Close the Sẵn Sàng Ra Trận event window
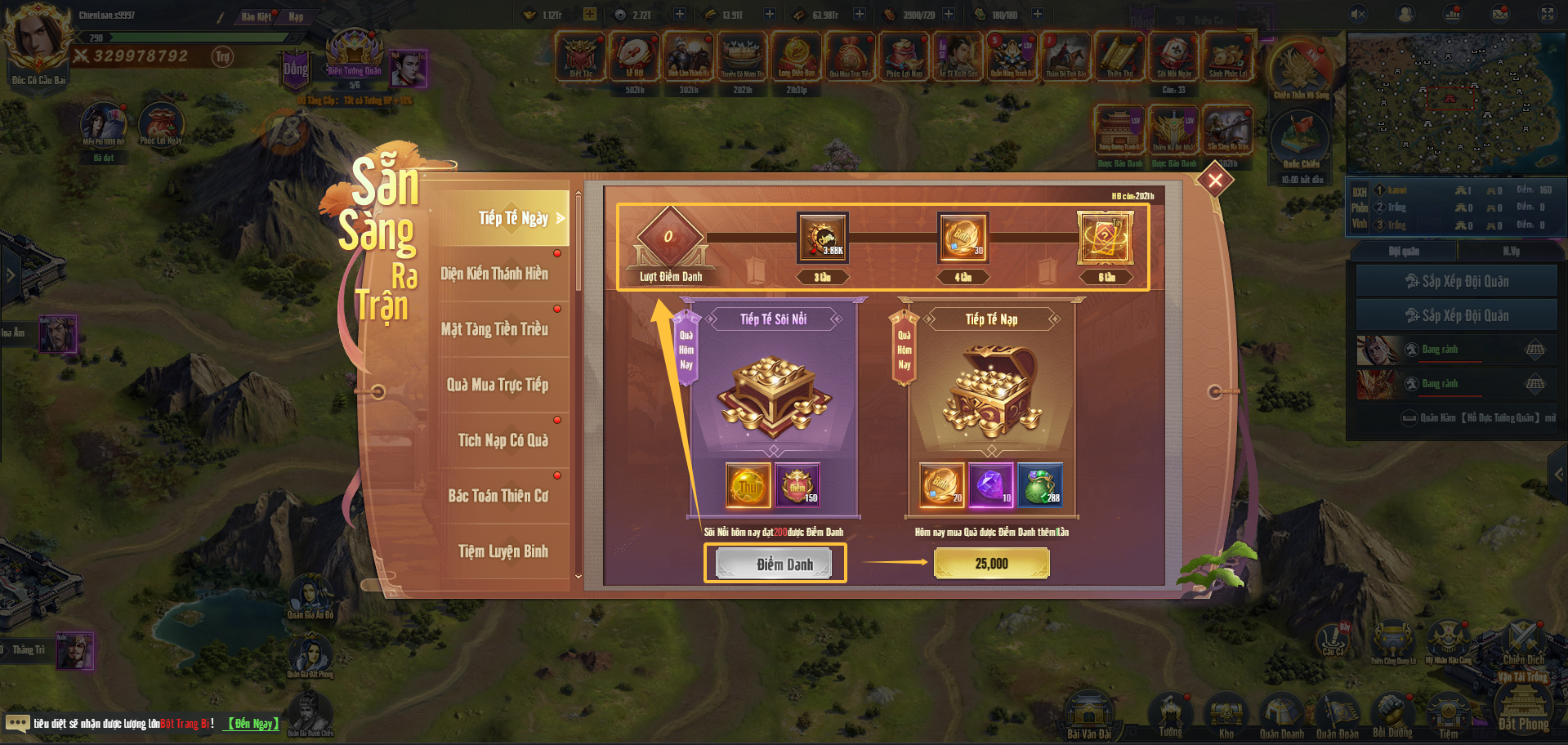Screen dimensions: 1568x745 [1215, 180]
